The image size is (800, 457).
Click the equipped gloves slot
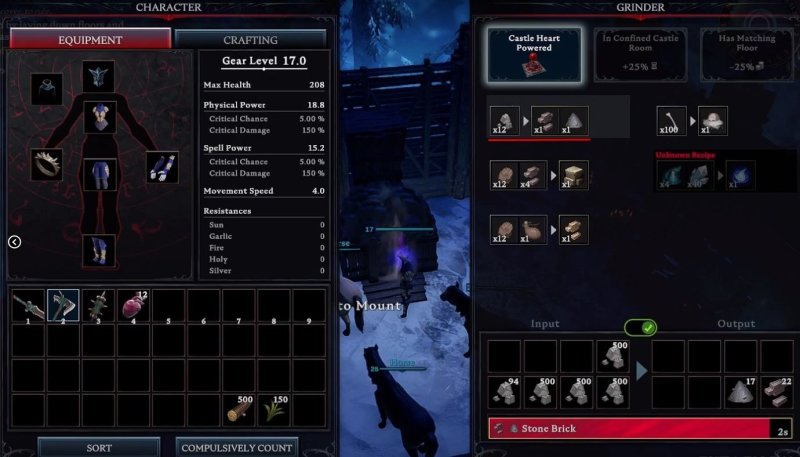click(162, 167)
